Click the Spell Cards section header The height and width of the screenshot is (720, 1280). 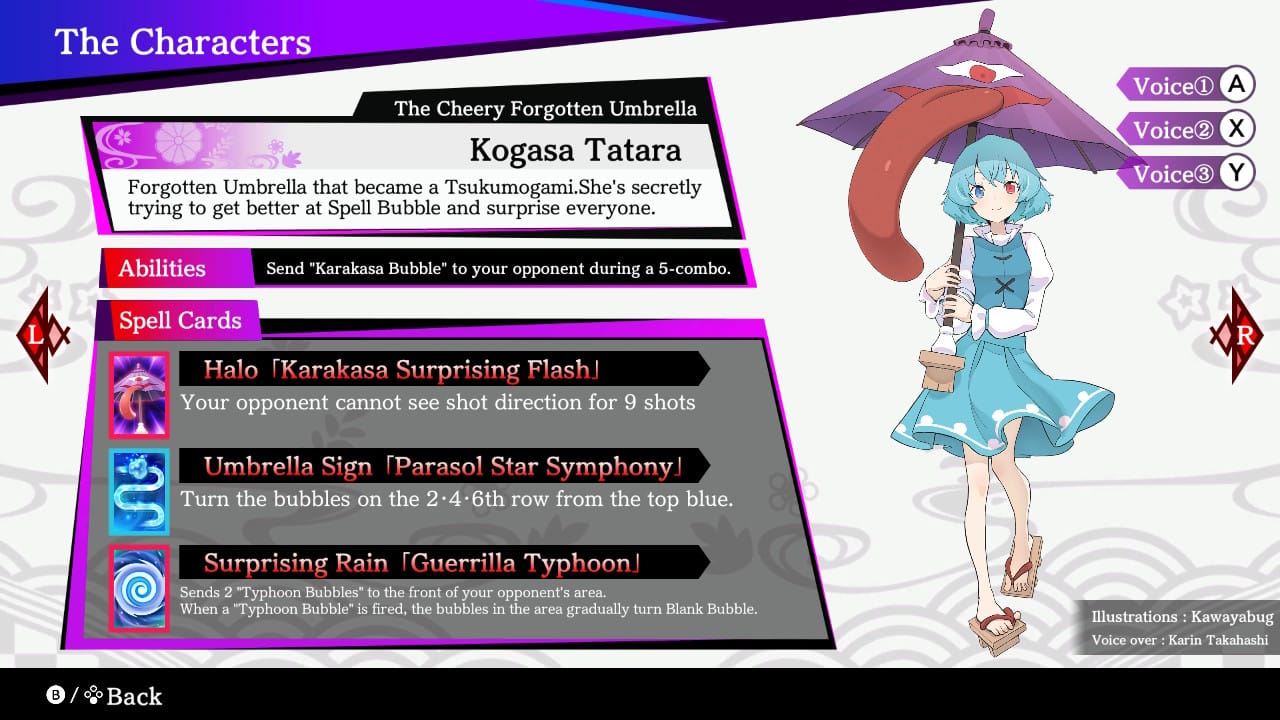point(181,320)
